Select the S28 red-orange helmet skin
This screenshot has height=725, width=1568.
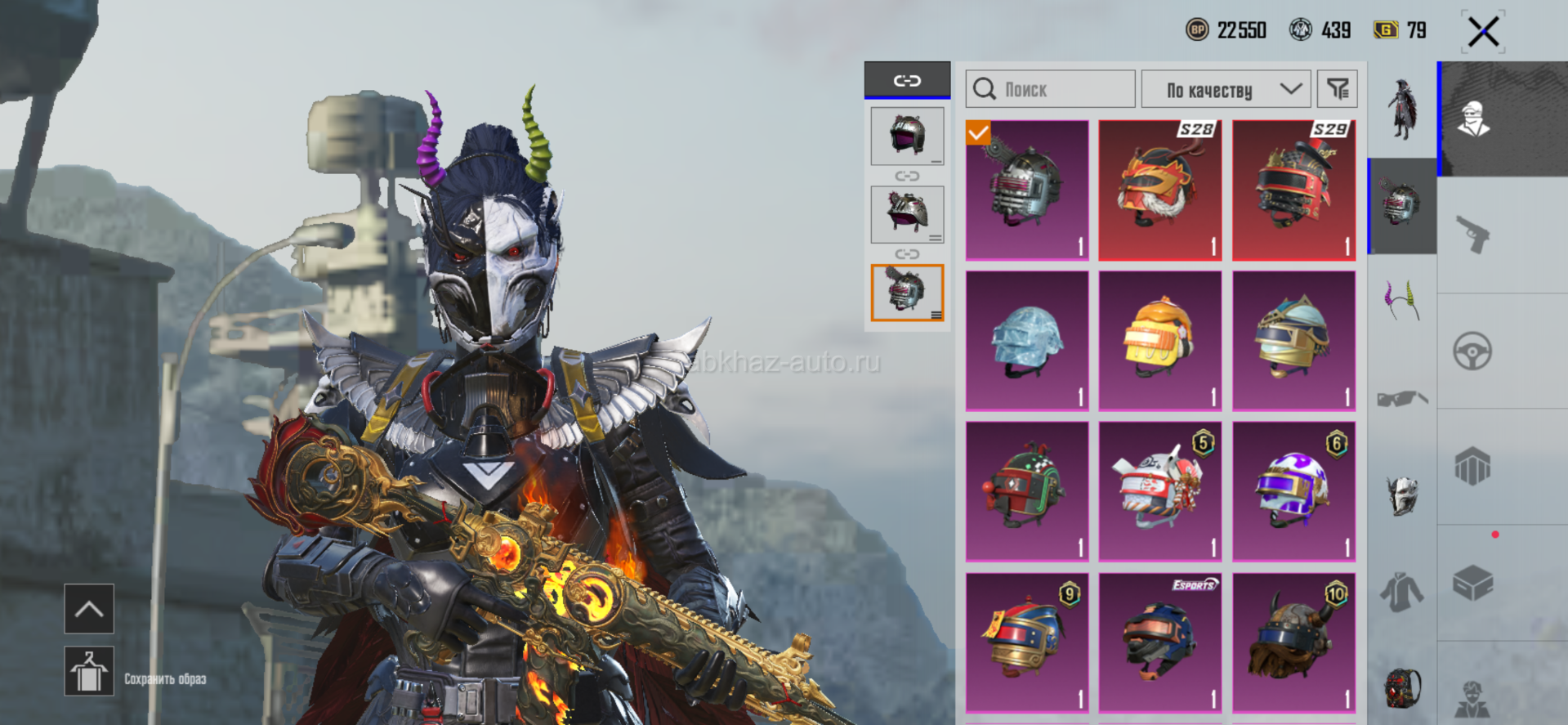point(1159,190)
